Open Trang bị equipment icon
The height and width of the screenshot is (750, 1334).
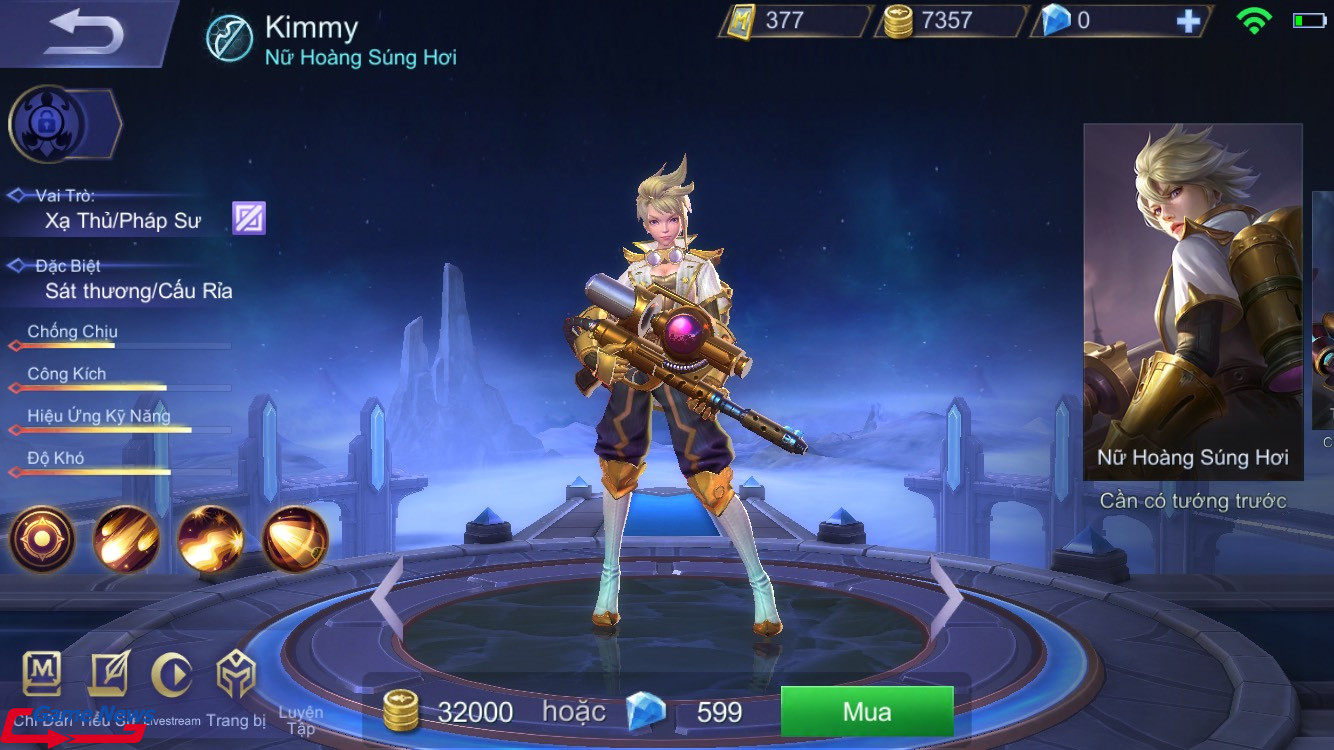click(236, 676)
